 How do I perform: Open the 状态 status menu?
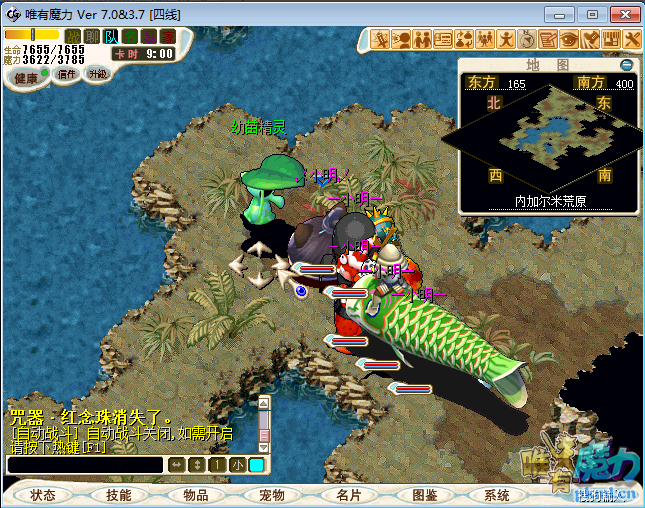tap(43, 495)
